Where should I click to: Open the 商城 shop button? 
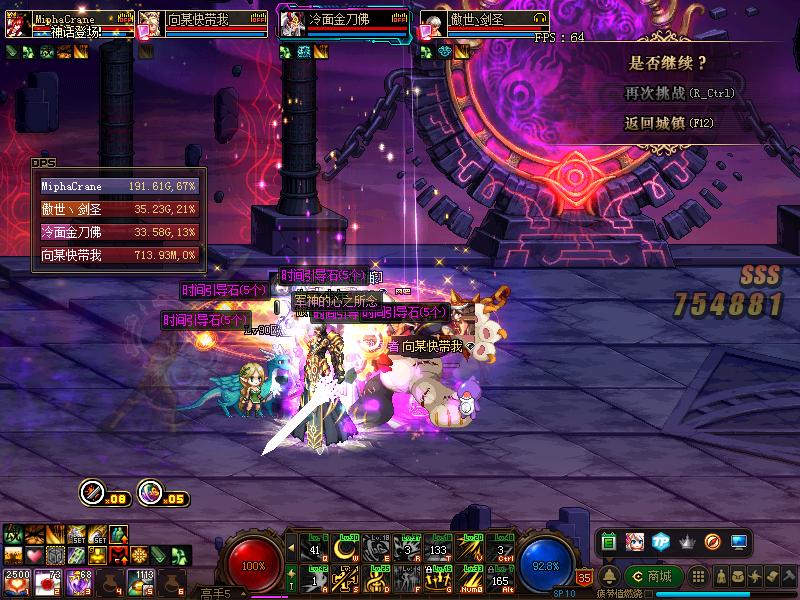pyautogui.click(x=653, y=576)
